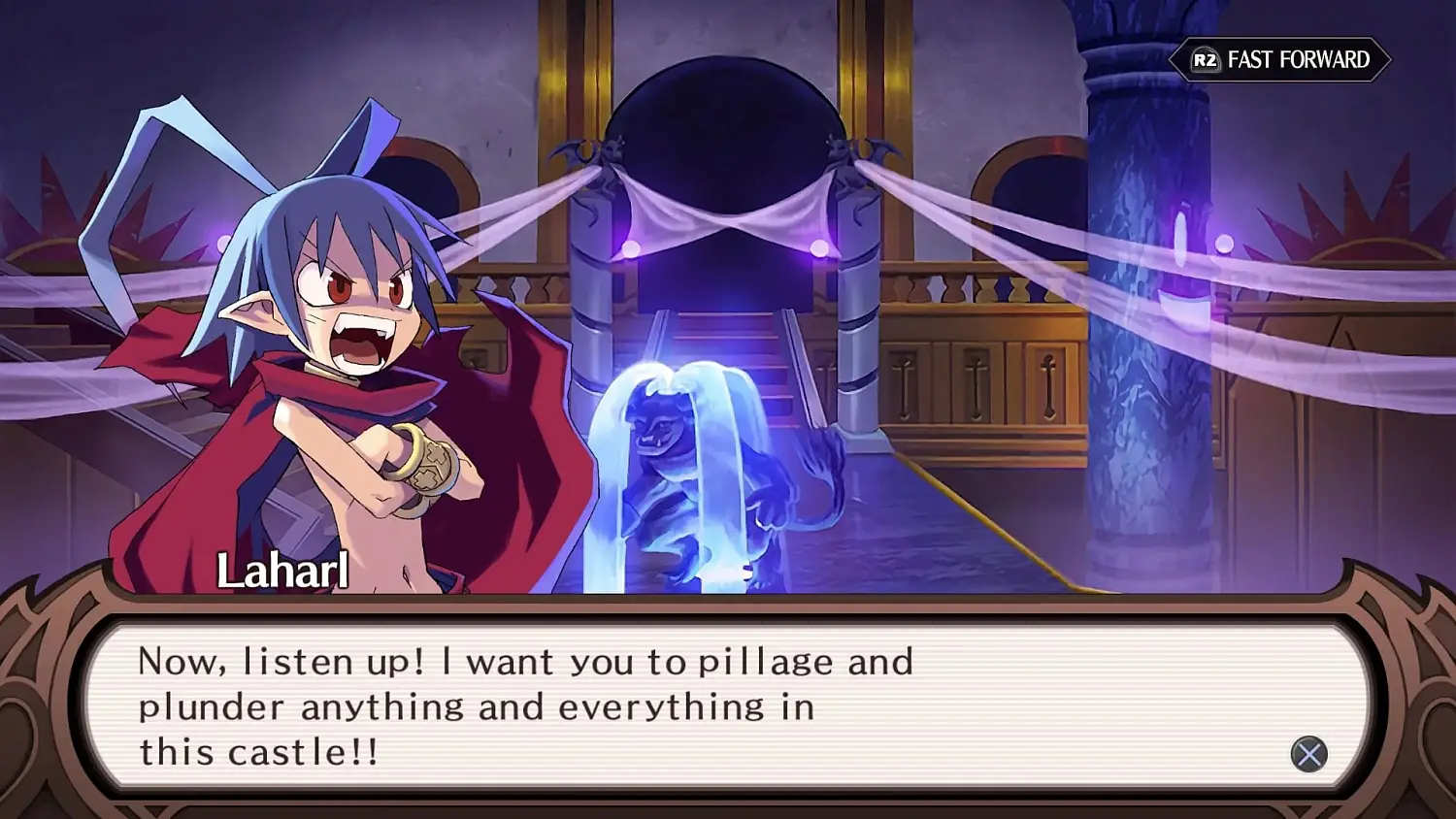
Task: Advance the dialogue text
Action: coord(728,708)
